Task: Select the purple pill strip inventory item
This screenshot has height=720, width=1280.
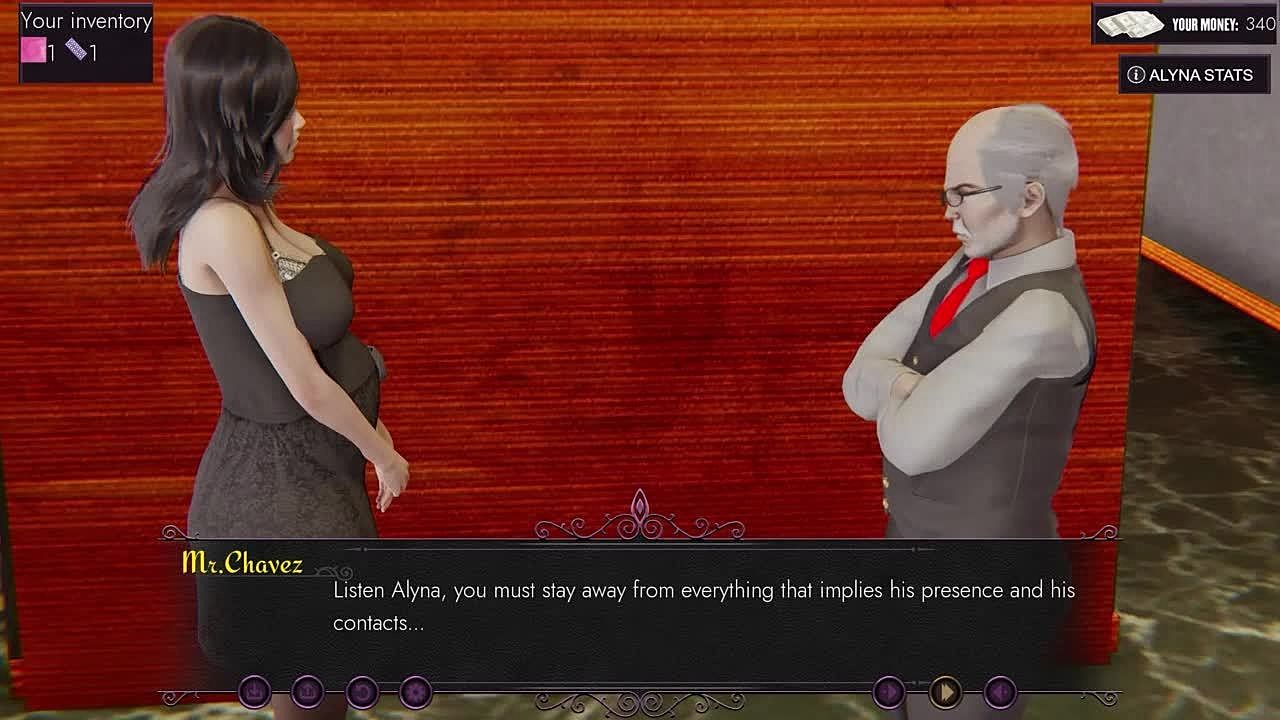Action: tap(77, 49)
